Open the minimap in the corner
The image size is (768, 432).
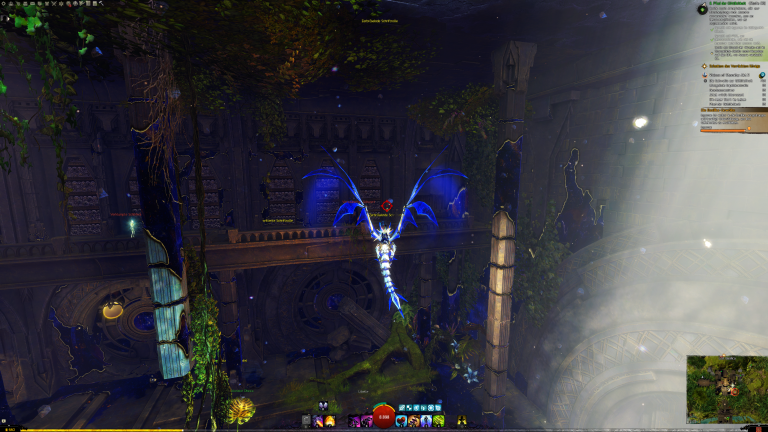726,388
